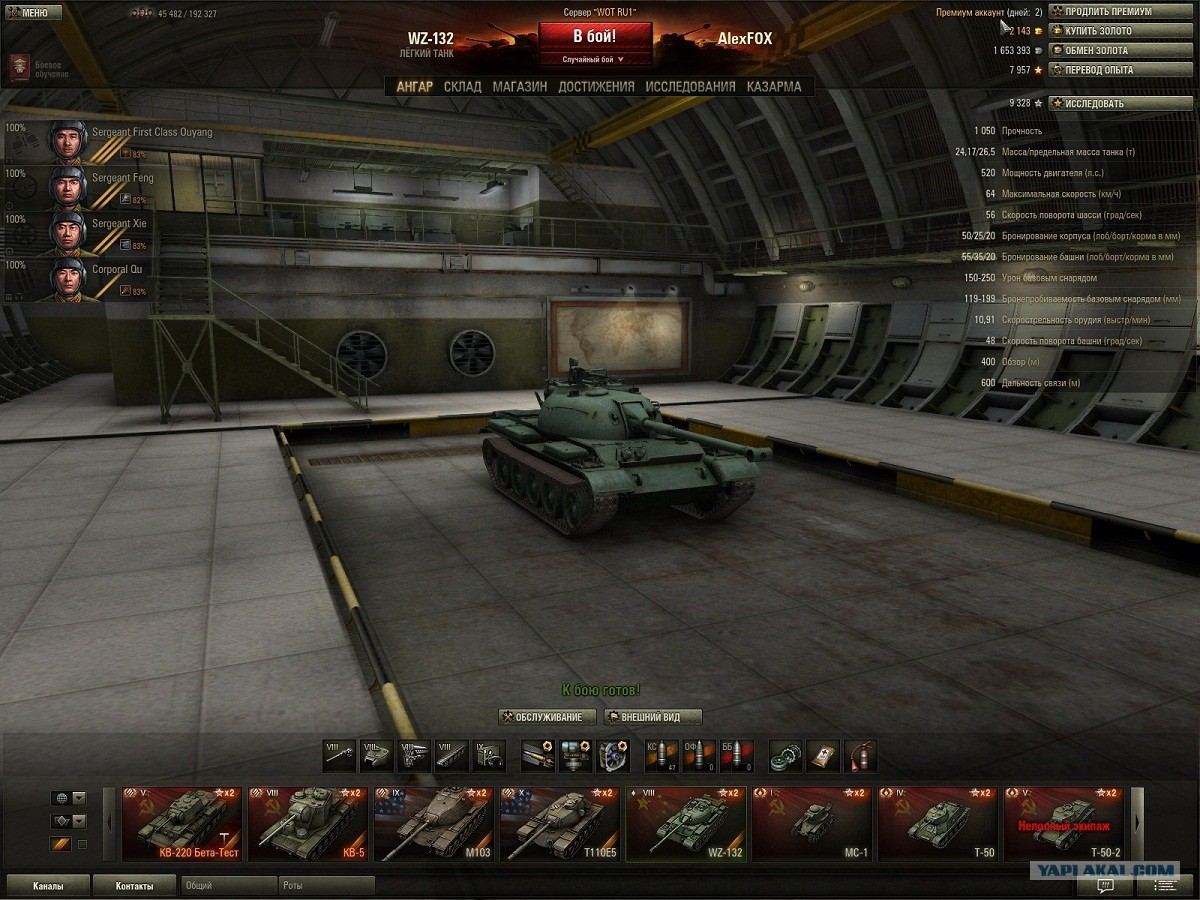Open the Казарма tab
The image size is (1200, 900).
coord(773,87)
